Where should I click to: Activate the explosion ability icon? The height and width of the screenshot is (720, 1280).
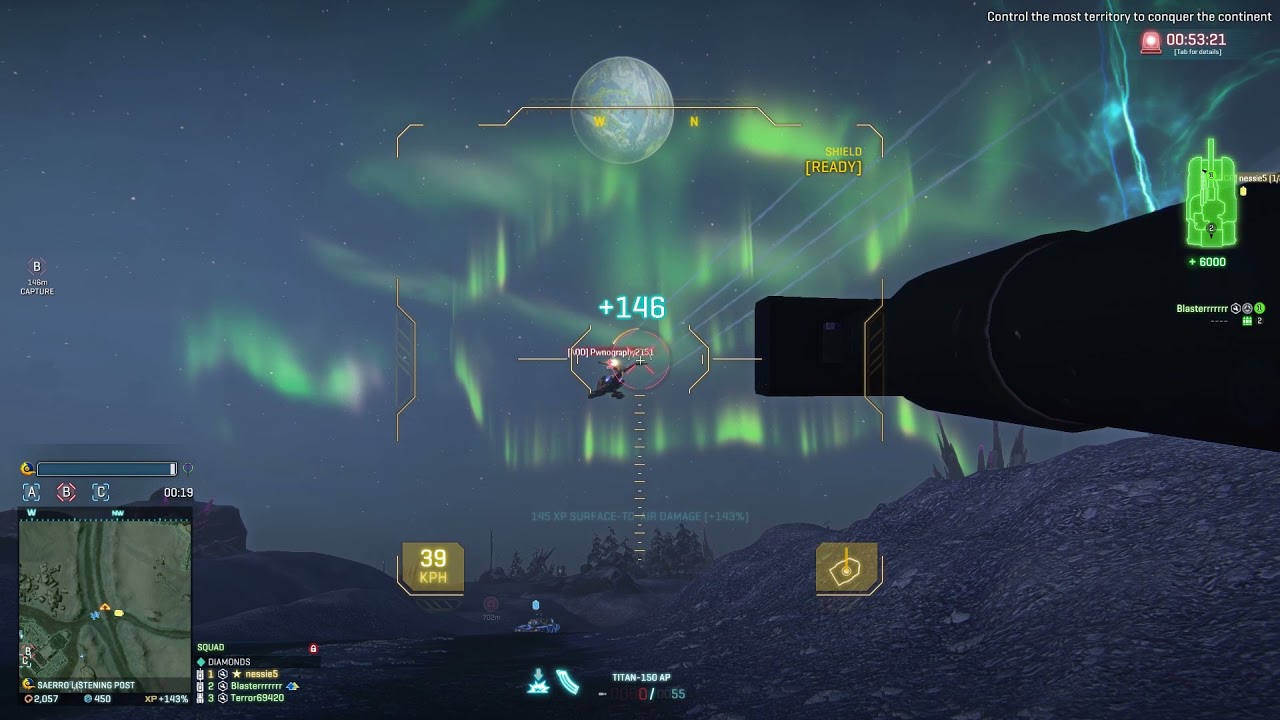pos(538,682)
